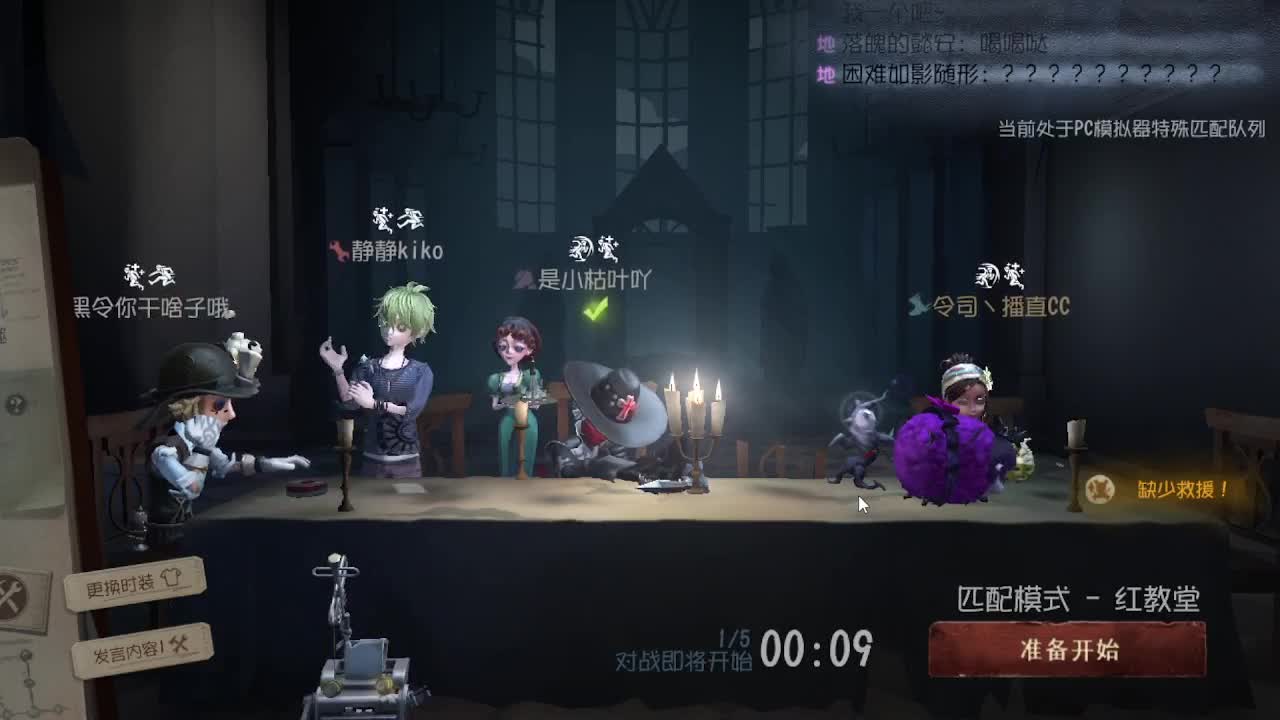The width and height of the screenshot is (1280, 720).
Task: Click the orange rescue icon beside 缺少救援 warning
Action: pyautogui.click(x=1099, y=489)
